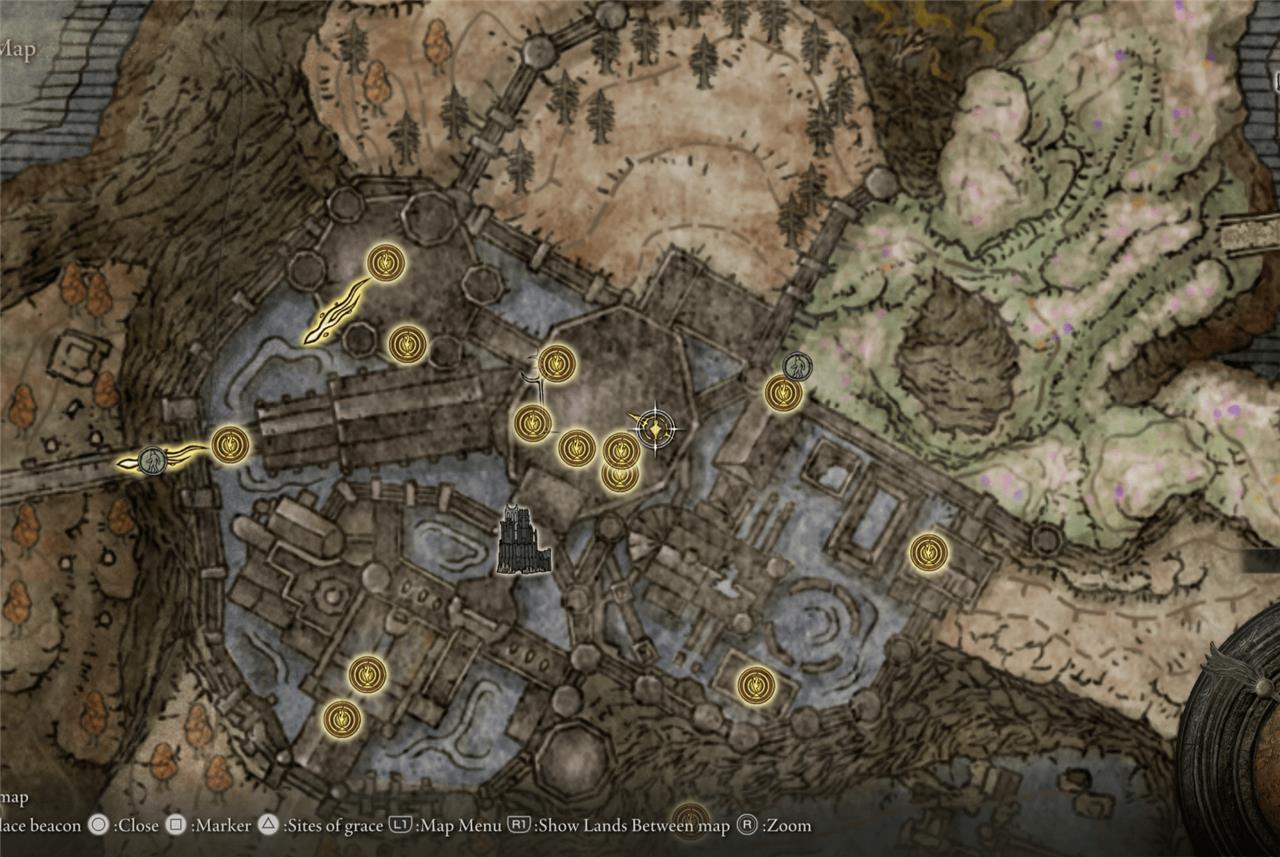This screenshot has width=1280, height=857.
Task: Select the northernmost site of grace marker
Action: tap(385, 262)
